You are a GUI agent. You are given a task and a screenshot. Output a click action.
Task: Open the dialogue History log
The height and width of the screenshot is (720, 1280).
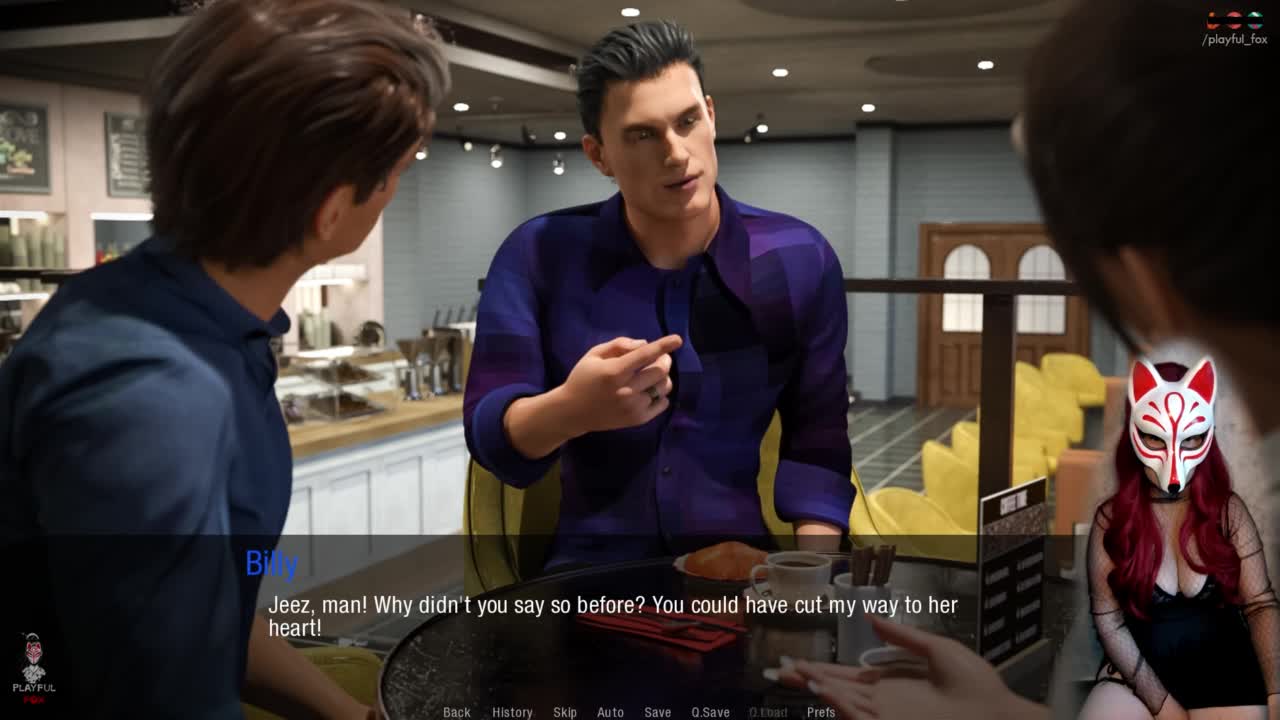(512, 712)
